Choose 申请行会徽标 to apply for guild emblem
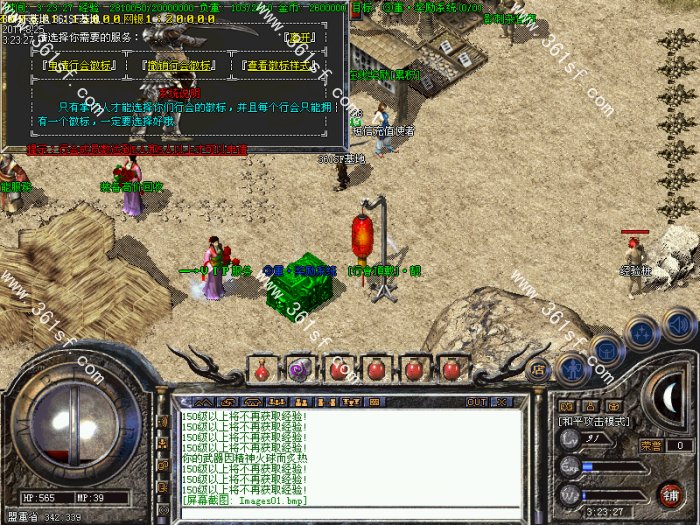The width and height of the screenshot is (700, 525). click(x=82, y=66)
